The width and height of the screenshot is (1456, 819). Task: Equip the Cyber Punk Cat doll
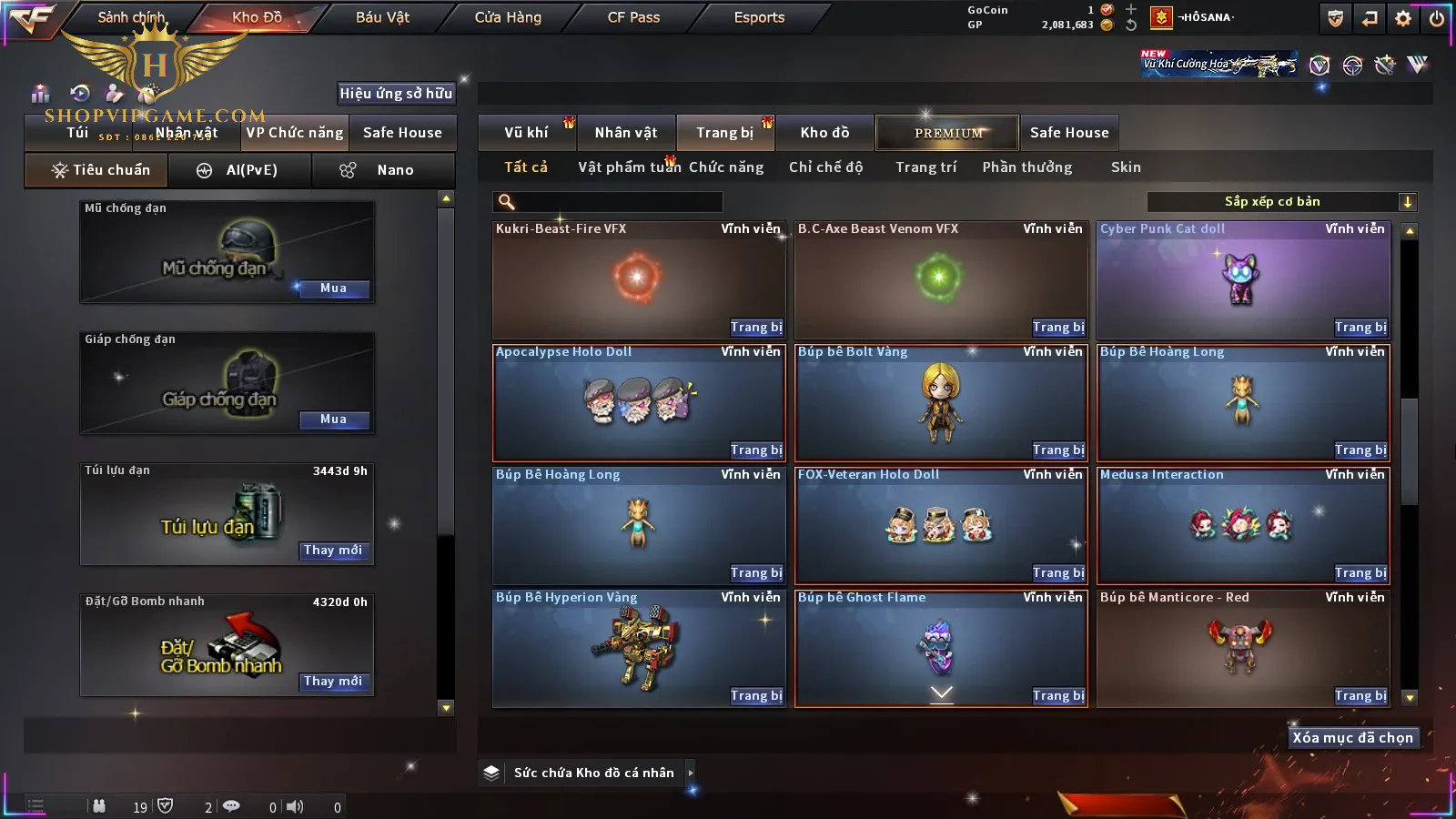[x=1360, y=328]
